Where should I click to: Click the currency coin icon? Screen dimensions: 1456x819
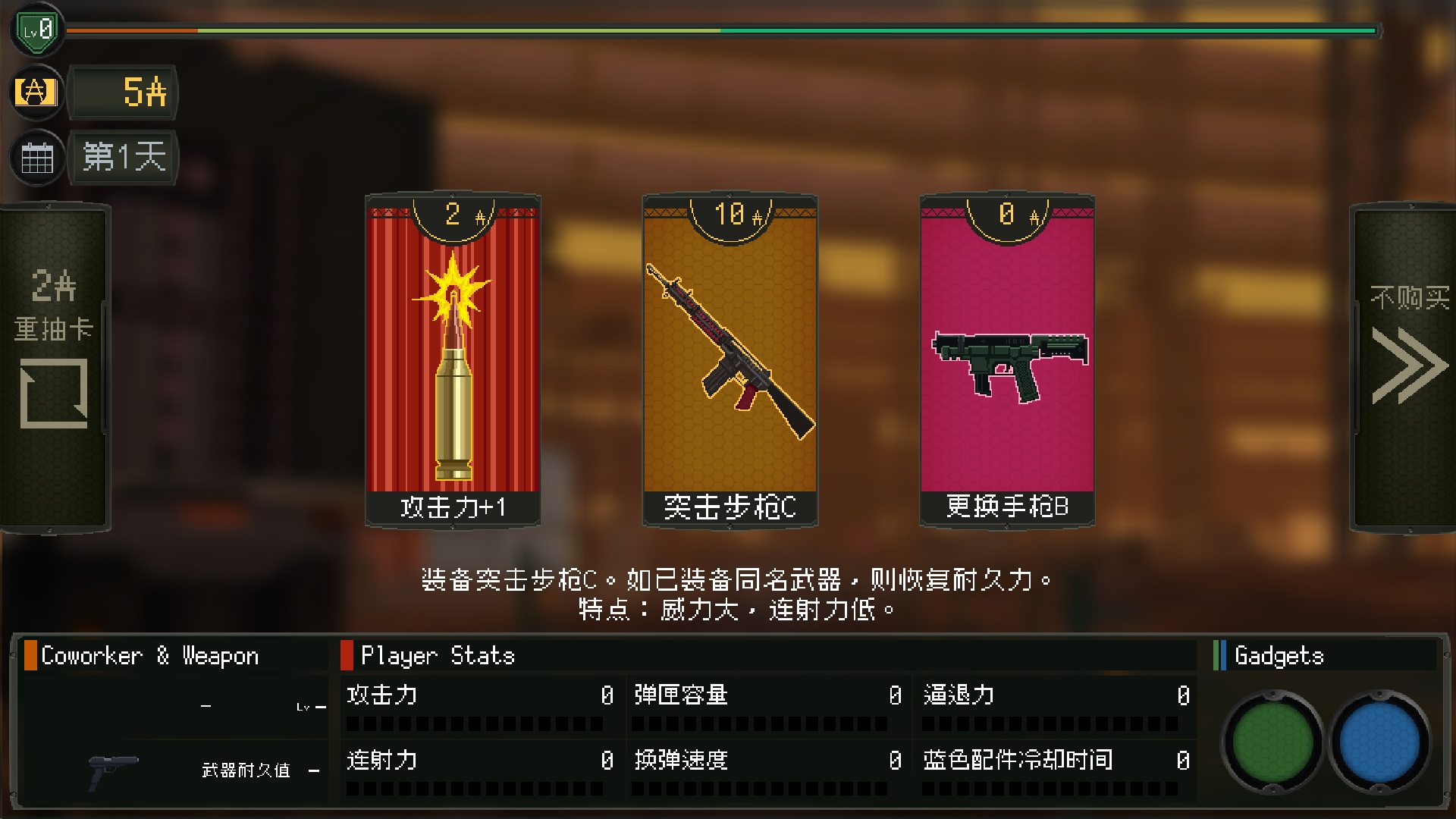pyautogui.click(x=36, y=93)
